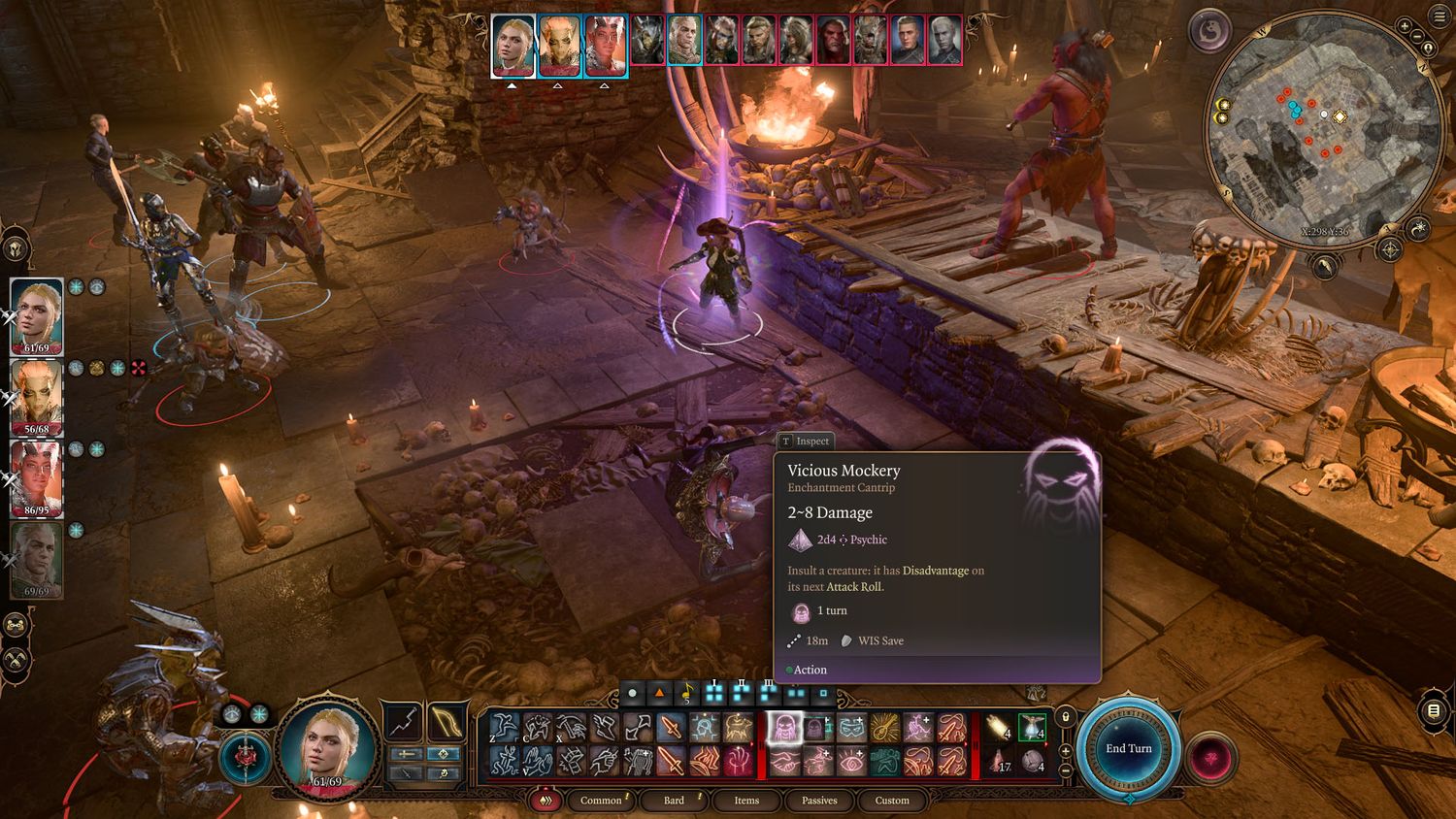Open the main menu hamburger button
Image resolution: width=1456 pixels, height=819 pixels.
pyautogui.click(x=1439, y=17)
